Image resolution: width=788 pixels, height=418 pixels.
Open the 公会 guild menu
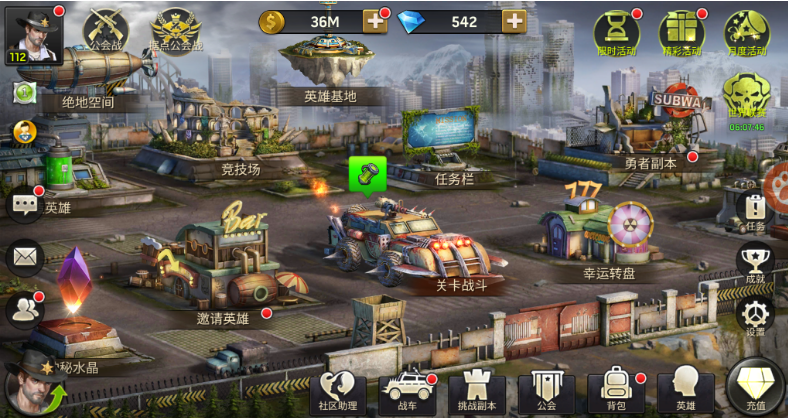[x=546, y=391]
